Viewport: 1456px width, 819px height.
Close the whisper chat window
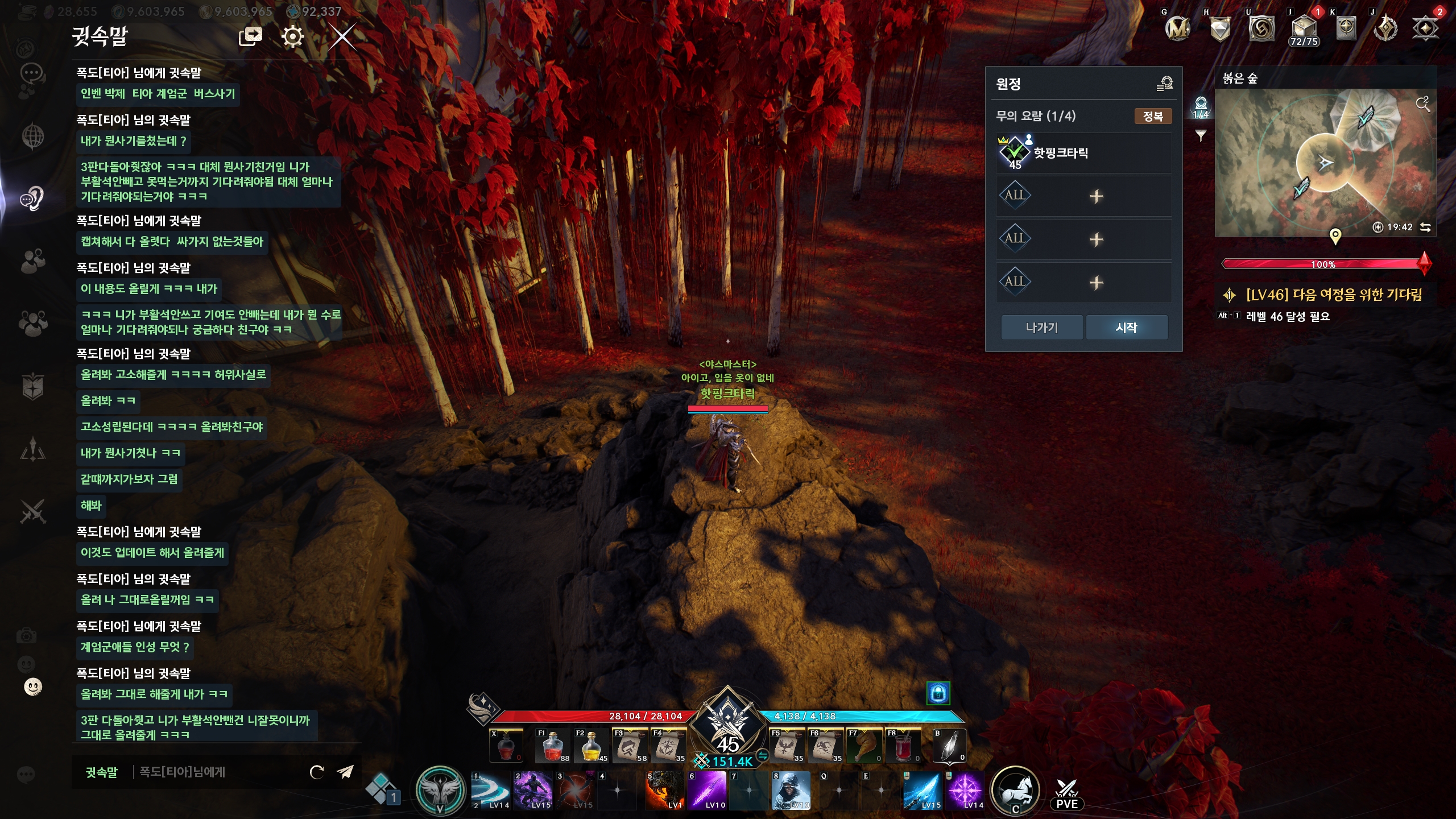(x=342, y=38)
